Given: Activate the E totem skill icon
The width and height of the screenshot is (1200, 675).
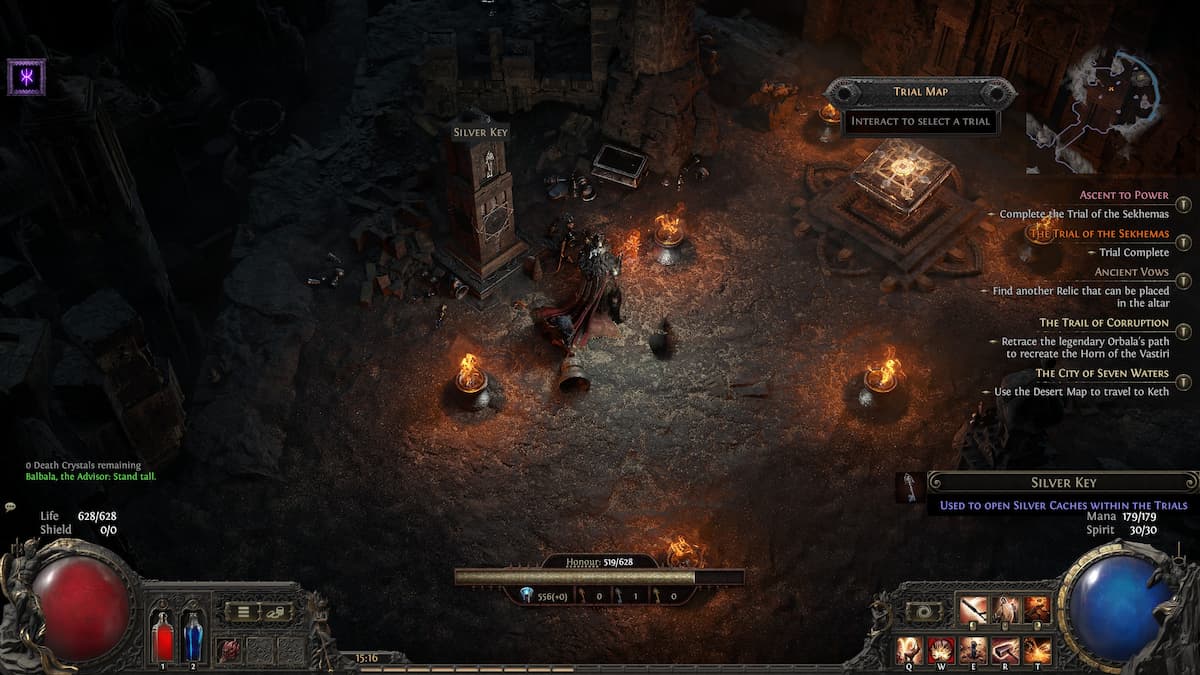Looking at the screenshot, I should point(973,651).
